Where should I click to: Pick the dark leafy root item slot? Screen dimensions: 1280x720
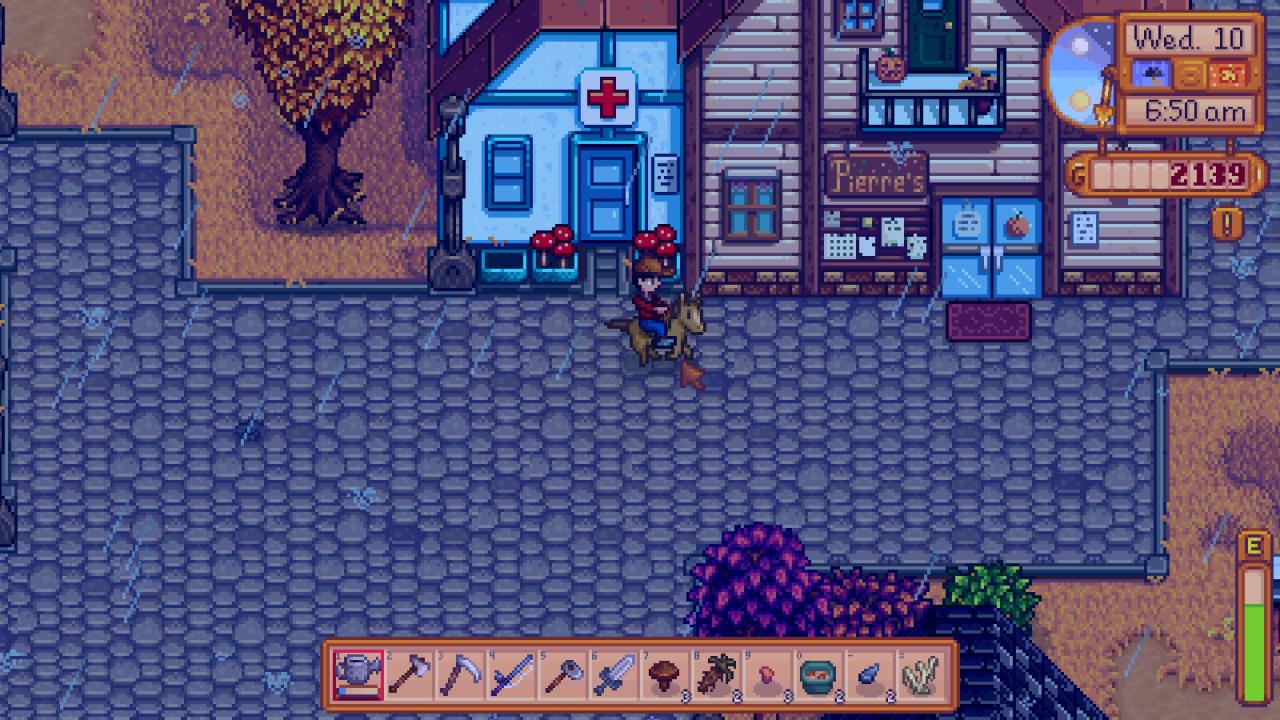pos(717,676)
